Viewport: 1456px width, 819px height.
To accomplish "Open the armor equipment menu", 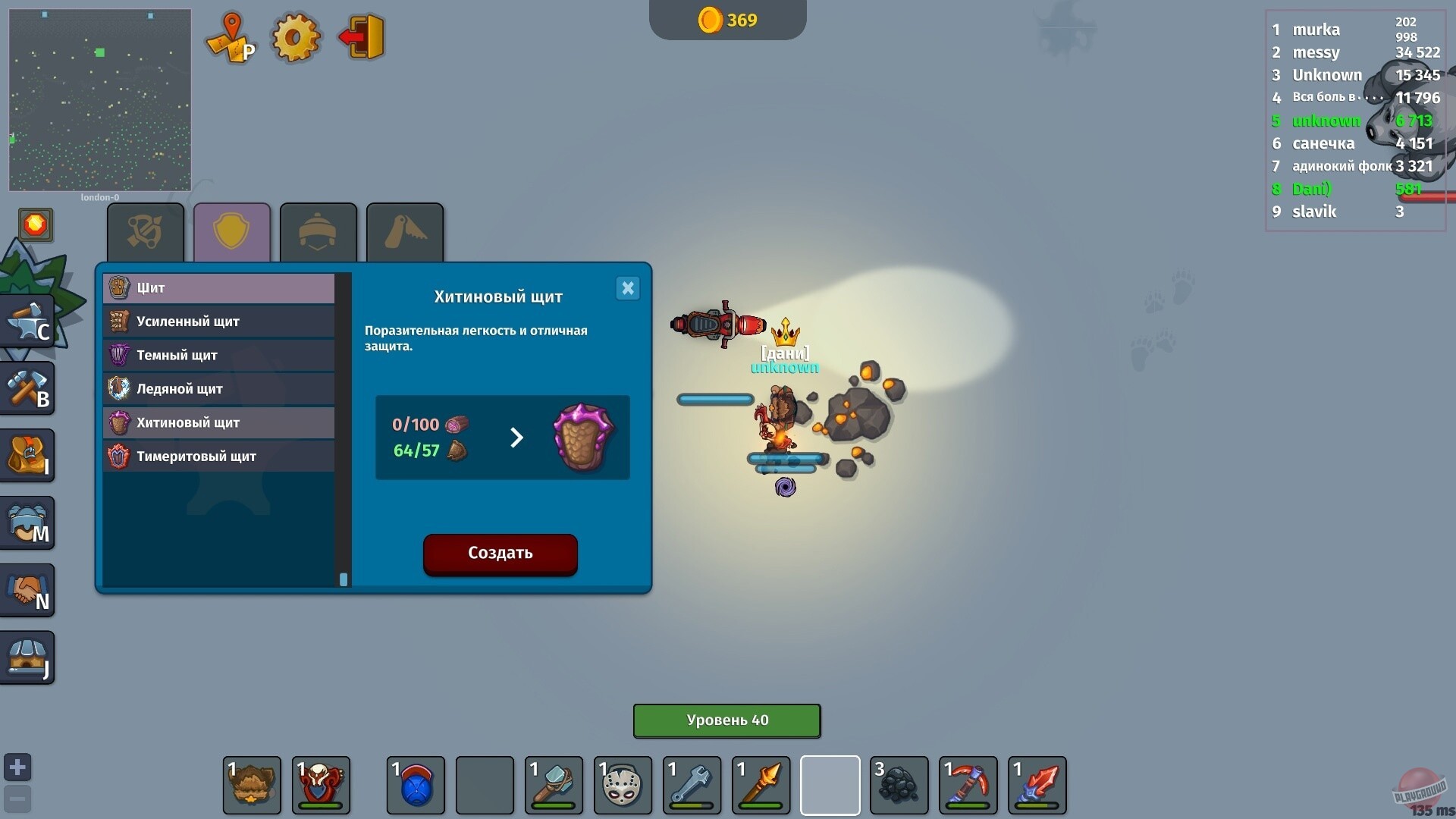I will click(x=28, y=522).
